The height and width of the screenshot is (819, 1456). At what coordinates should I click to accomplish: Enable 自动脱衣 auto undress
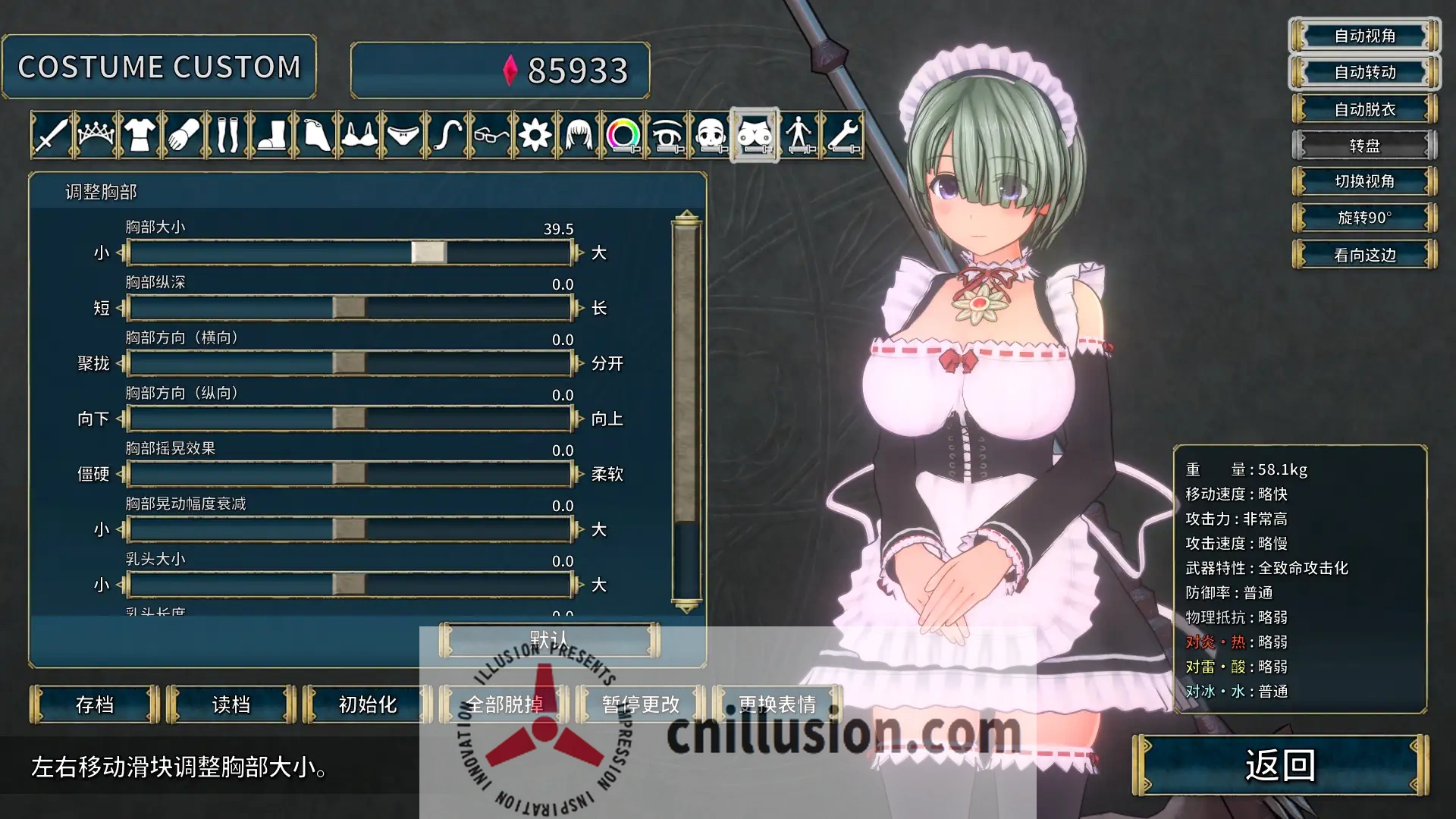pyautogui.click(x=1363, y=109)
